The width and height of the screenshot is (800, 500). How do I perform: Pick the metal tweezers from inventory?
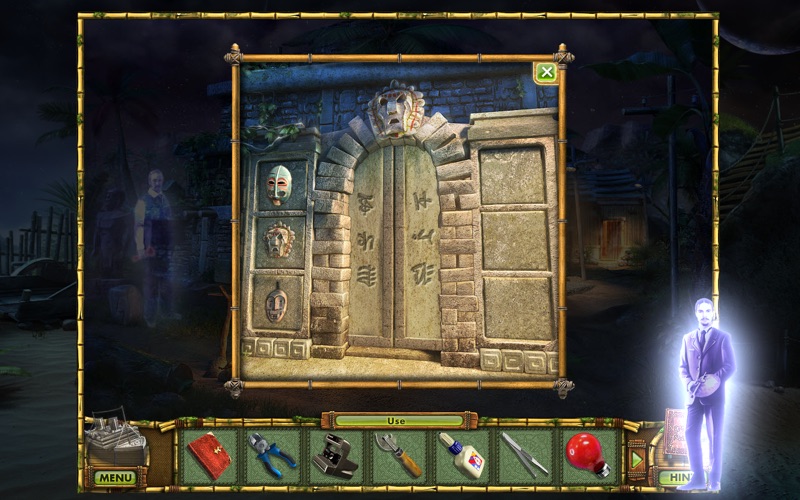point(524,456)
